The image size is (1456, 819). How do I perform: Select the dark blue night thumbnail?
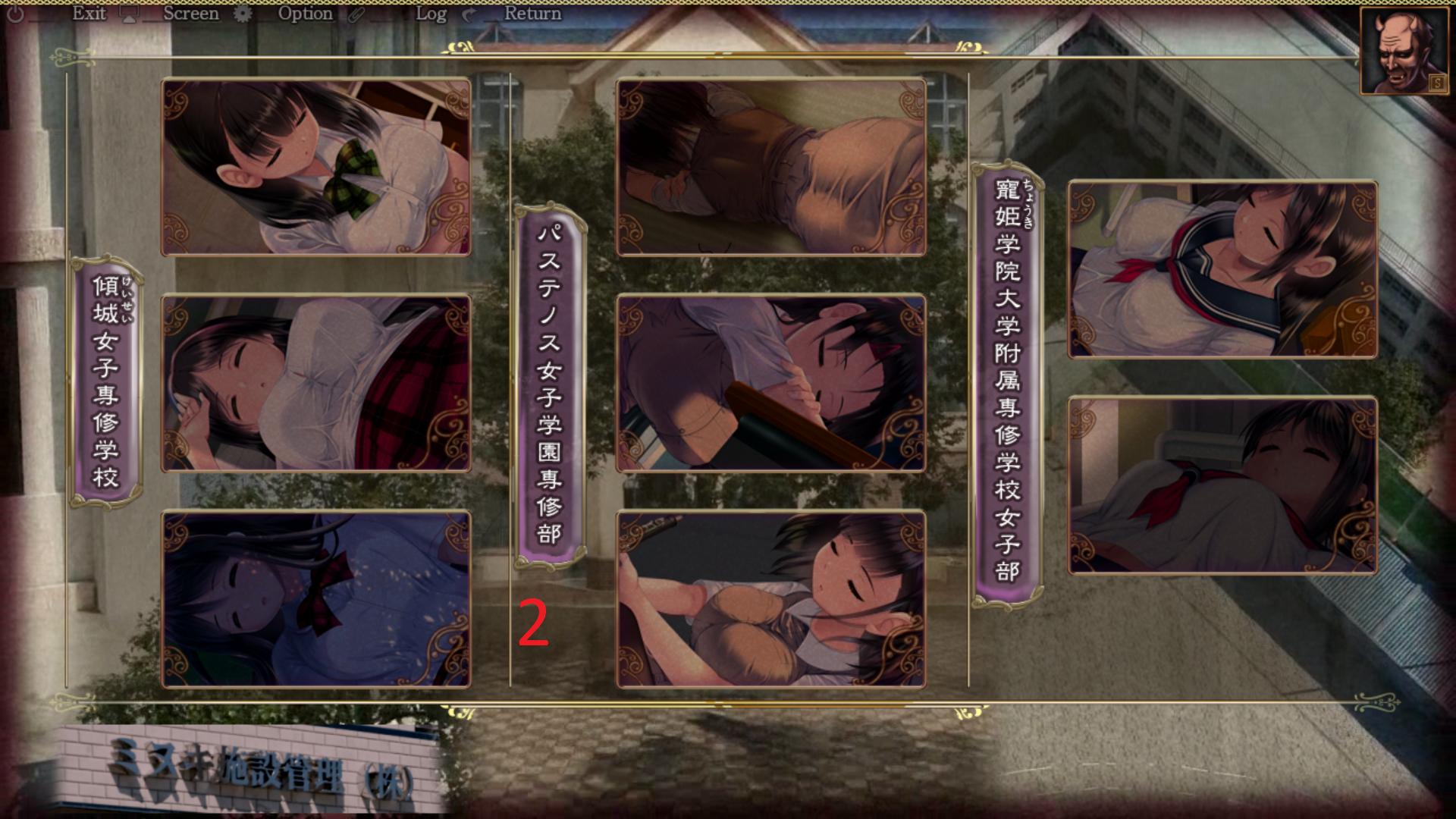(x=316, y=599)
